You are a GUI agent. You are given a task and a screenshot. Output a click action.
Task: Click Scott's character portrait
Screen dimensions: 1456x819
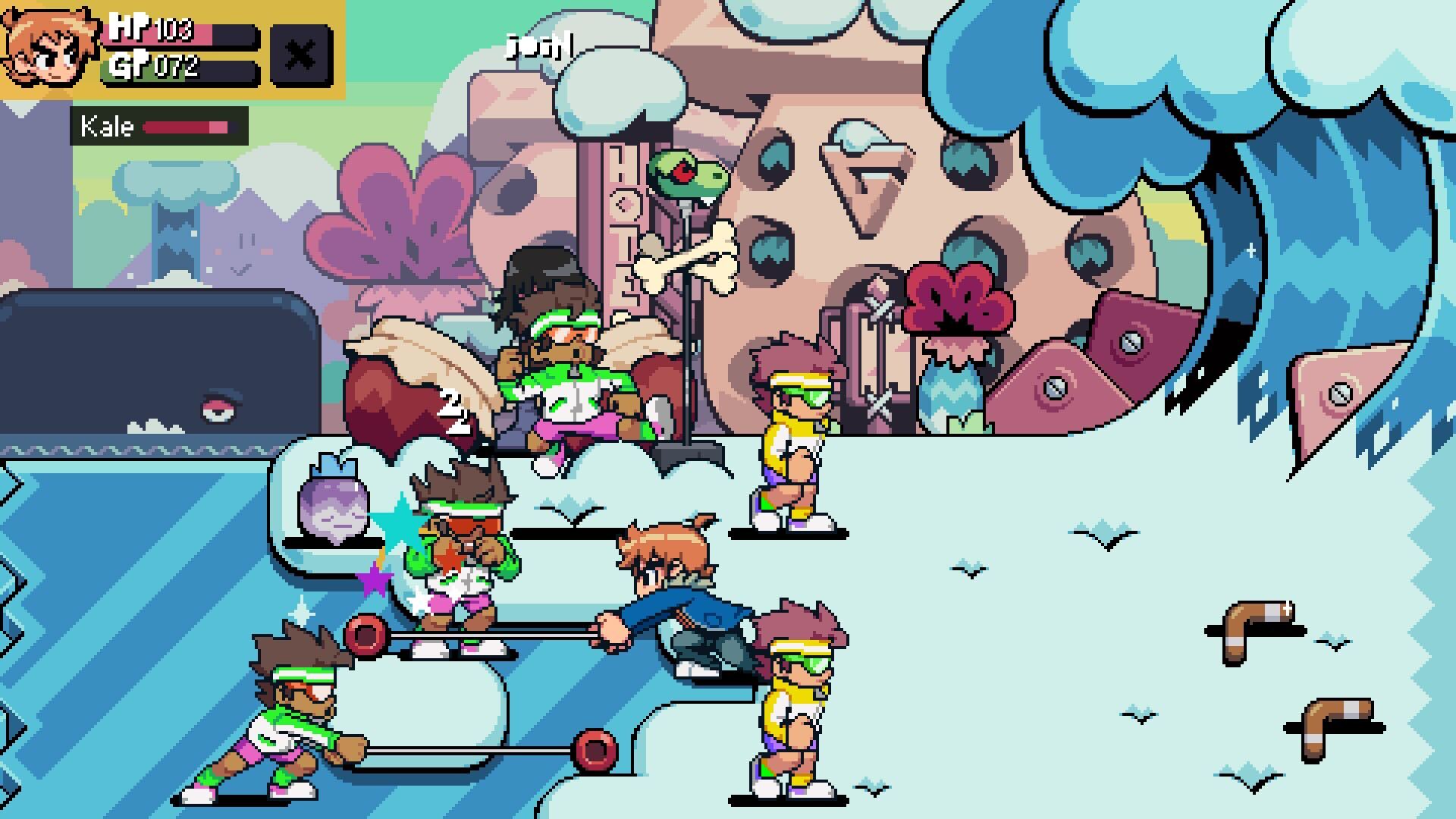click(x=49, y=47)
